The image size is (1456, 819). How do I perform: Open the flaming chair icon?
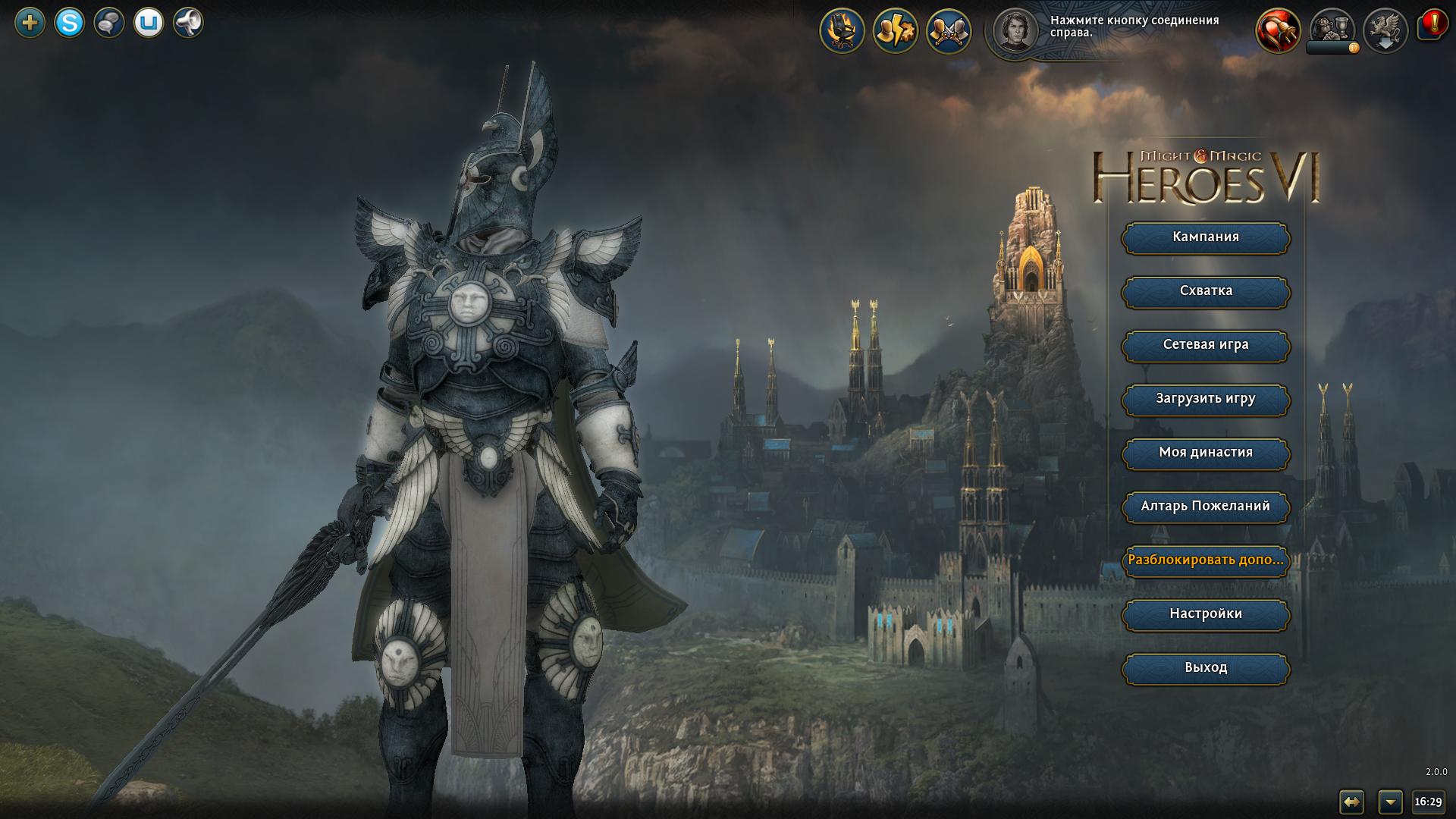(842, 31)
